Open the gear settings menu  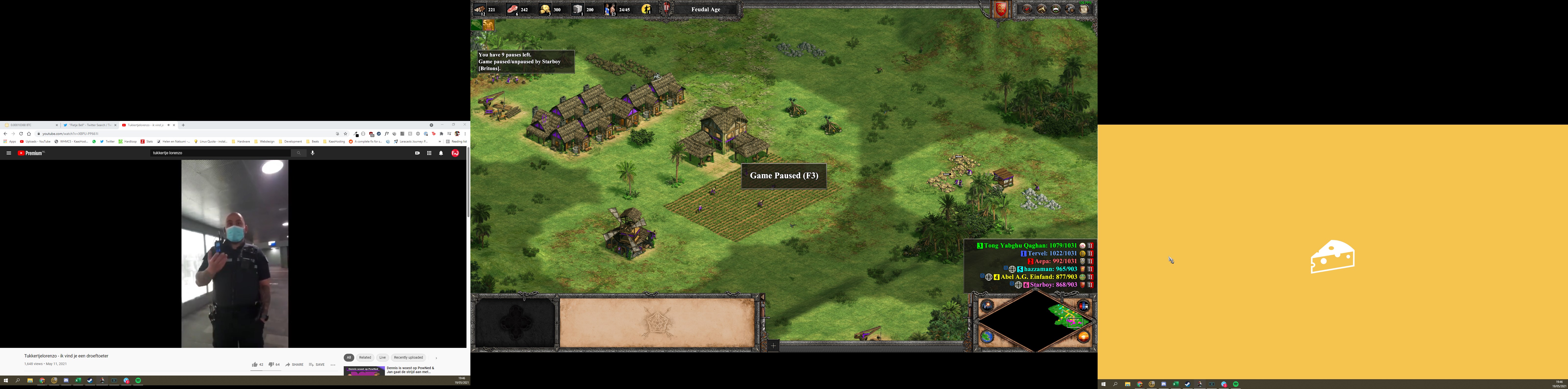[1070, 9]
